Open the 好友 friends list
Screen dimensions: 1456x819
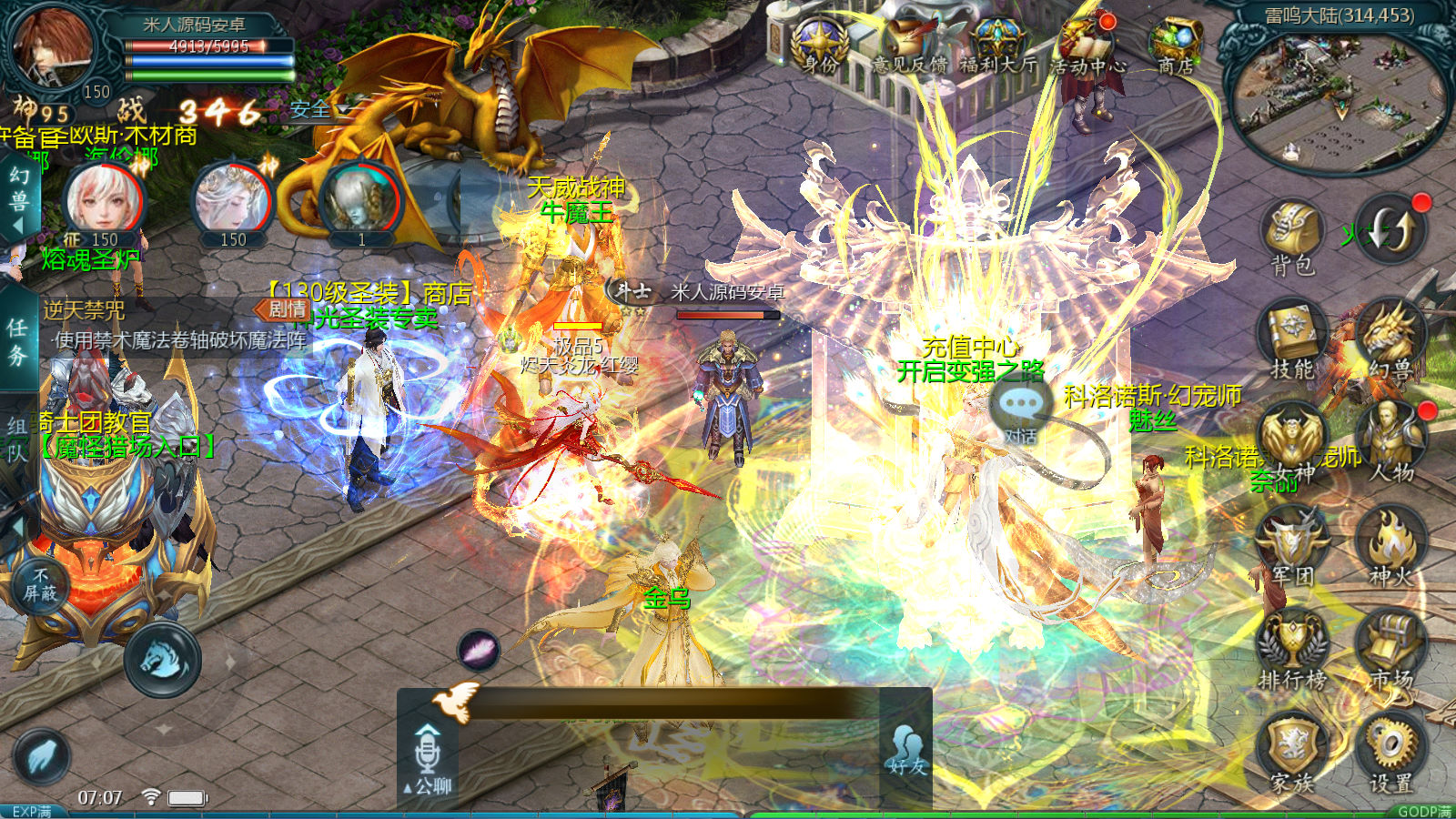(906, 750)
